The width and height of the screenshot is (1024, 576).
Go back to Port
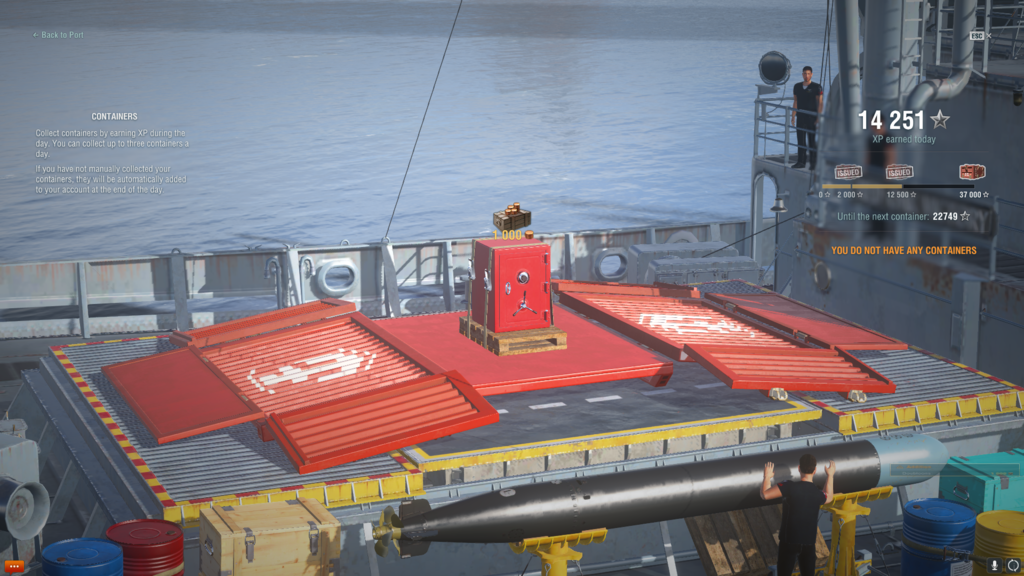point(58,35)
